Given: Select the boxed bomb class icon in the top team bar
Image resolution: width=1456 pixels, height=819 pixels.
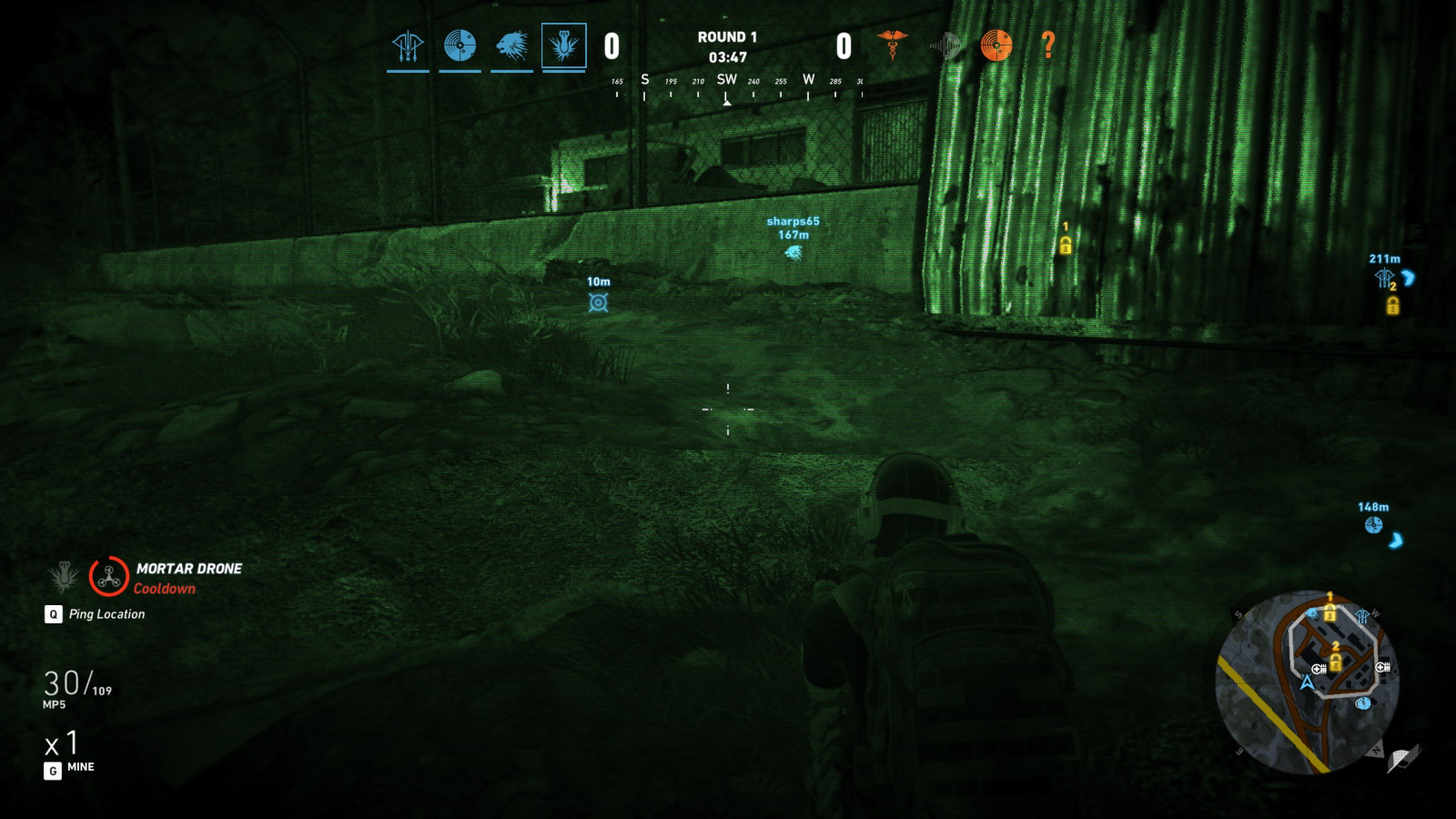Looking at the screenshot, I should pyautogui.click(x=564, y=45).
